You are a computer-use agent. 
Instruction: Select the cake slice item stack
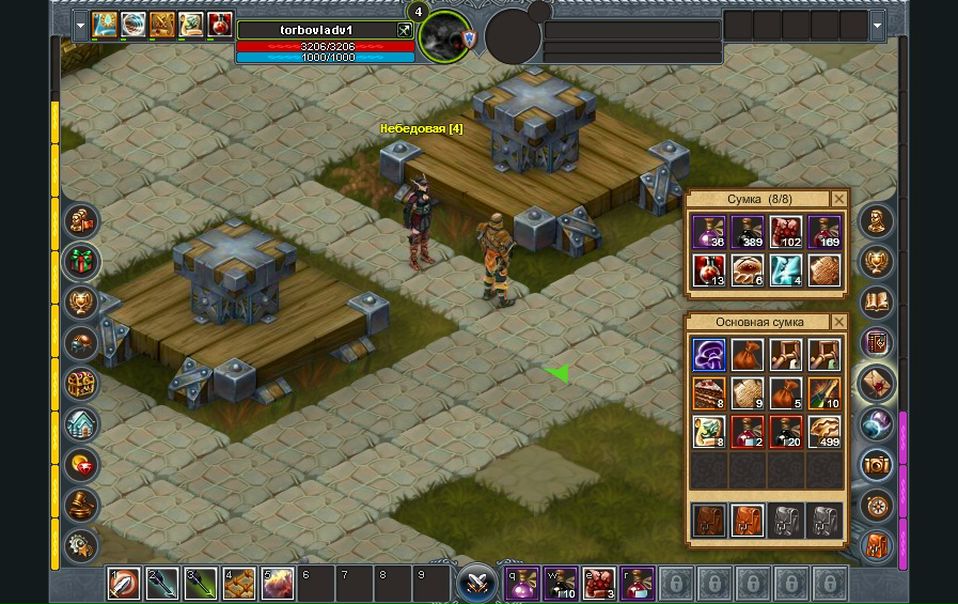pos(709,393)
